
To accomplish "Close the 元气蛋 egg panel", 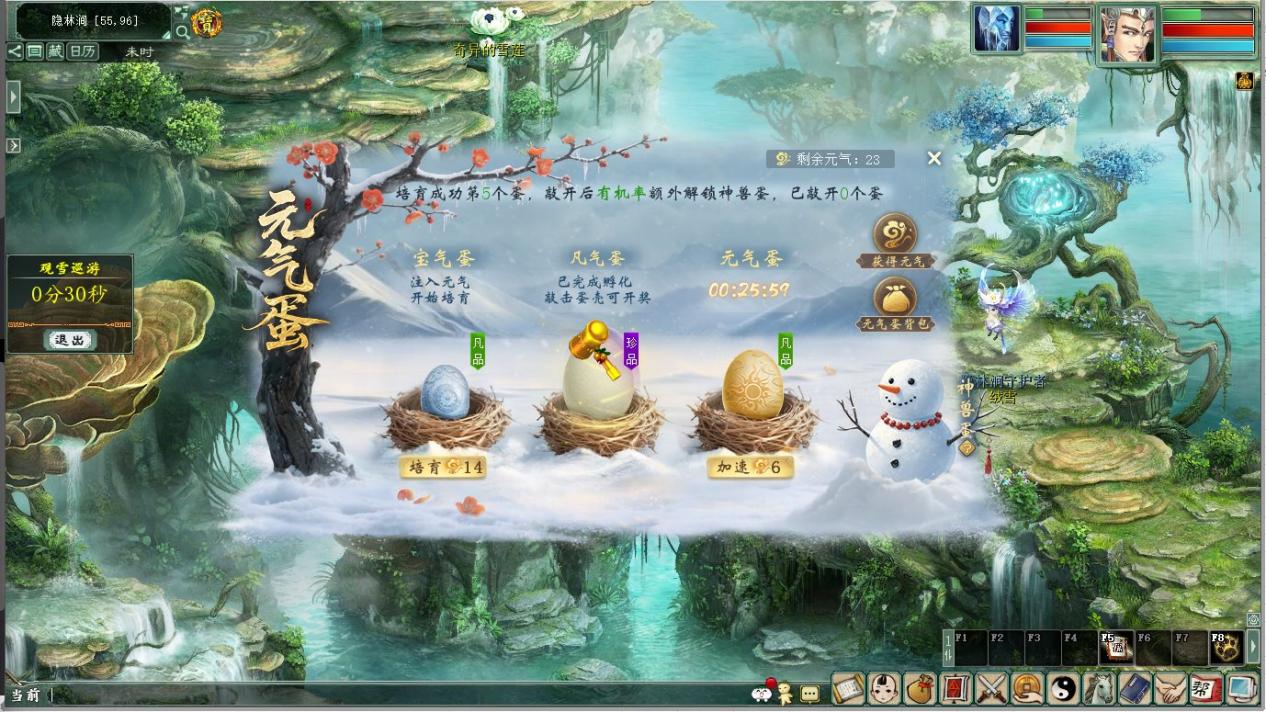I will [934, 158].
